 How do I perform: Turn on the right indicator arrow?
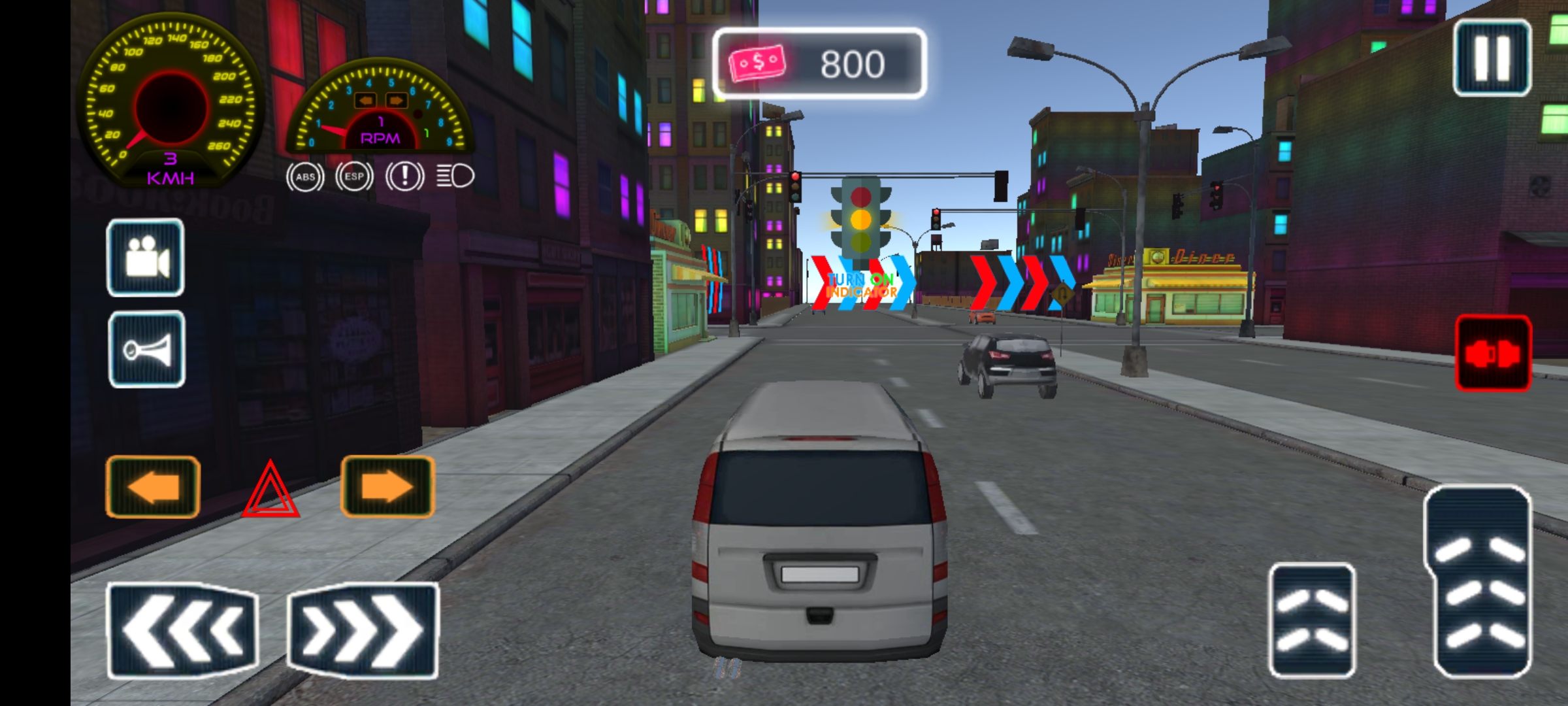coord(387,487)
